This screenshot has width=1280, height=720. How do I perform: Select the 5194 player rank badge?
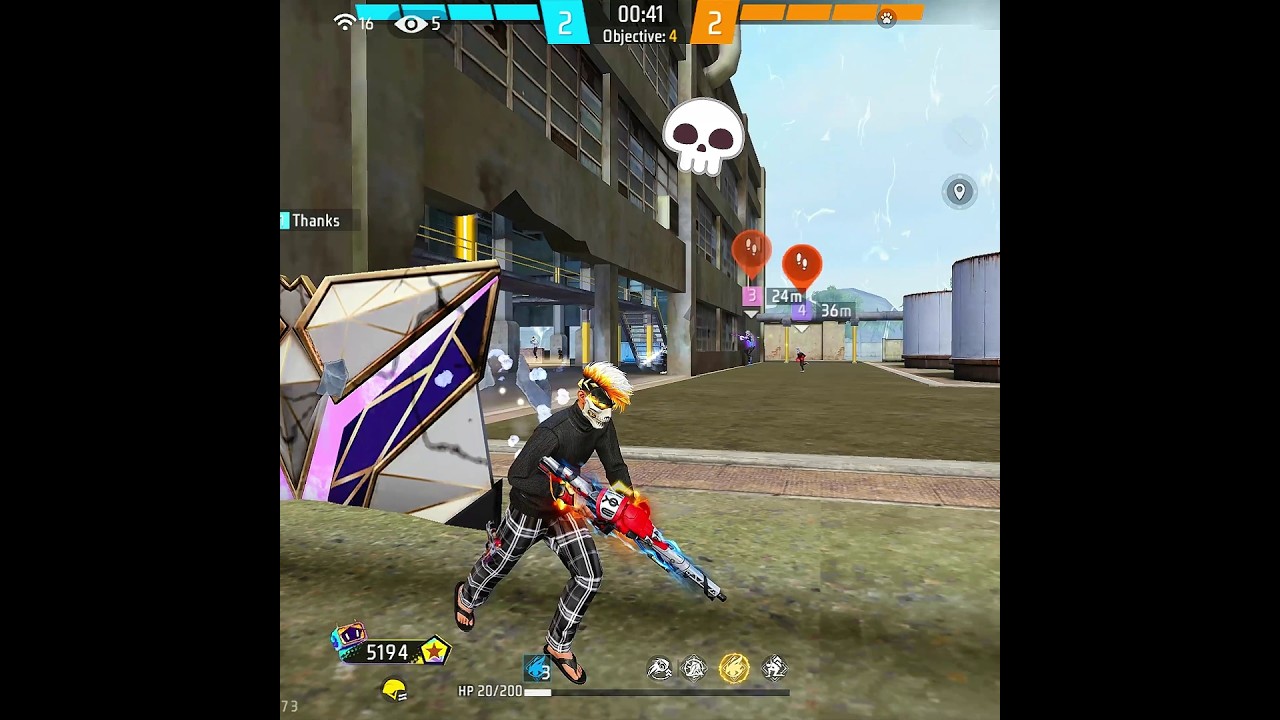coord(390,651)
